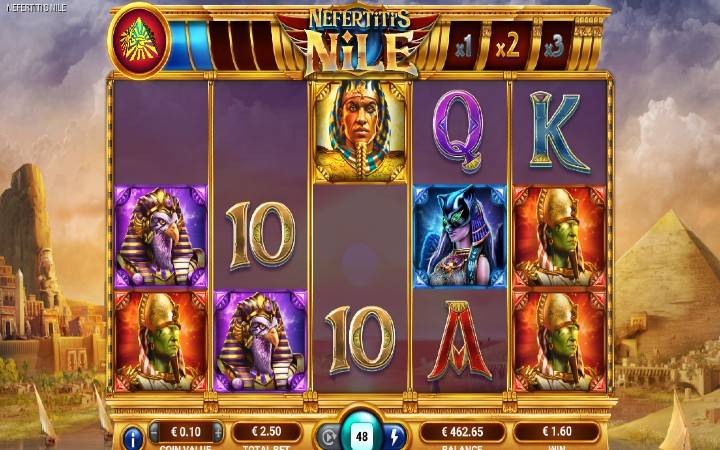Increase coin value with the plus button
This screenshot has height=450, width=720.
pyautogui.click(x=218, y=434)
